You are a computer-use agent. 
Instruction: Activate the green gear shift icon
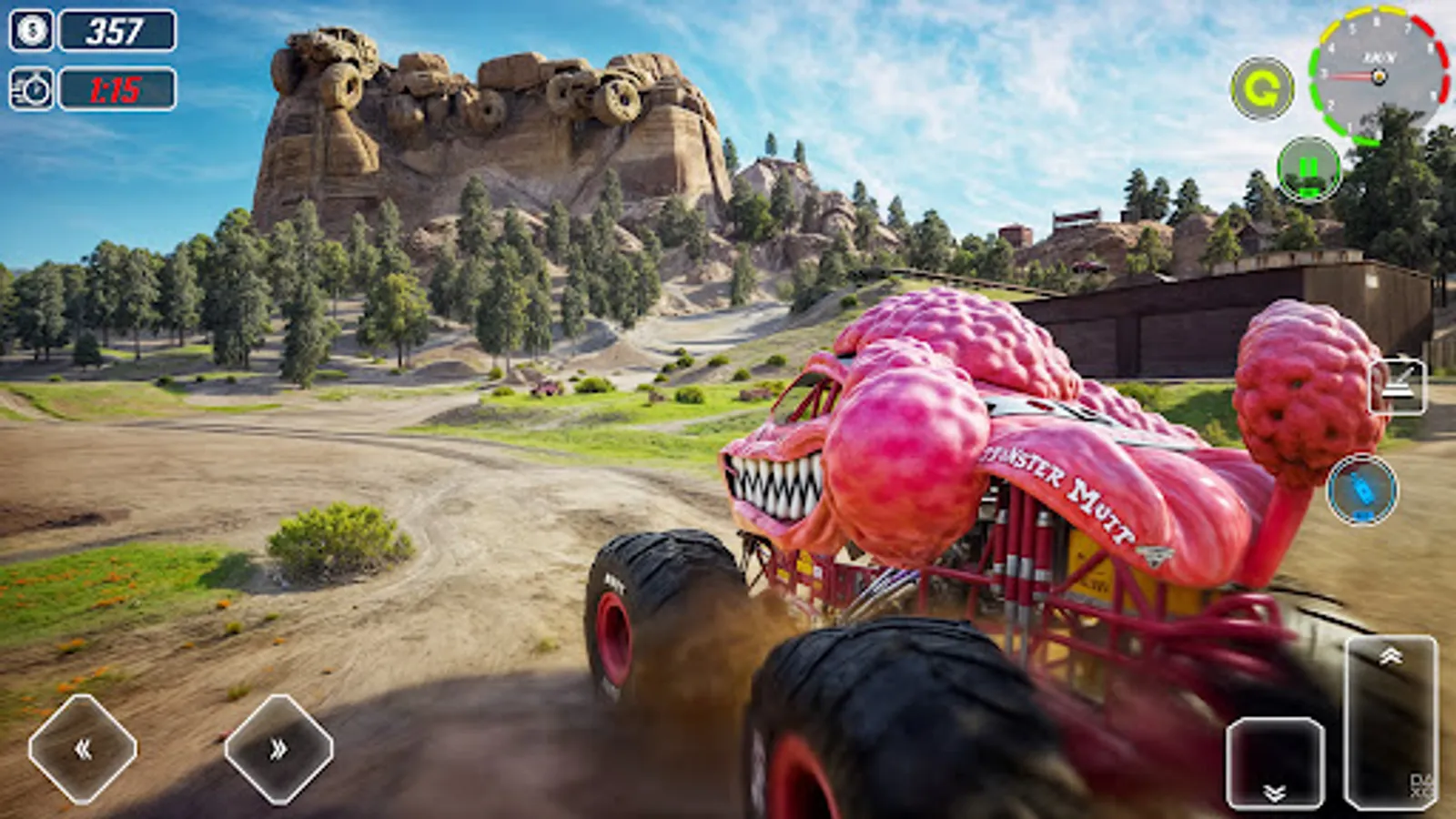tap(1264, 87)
